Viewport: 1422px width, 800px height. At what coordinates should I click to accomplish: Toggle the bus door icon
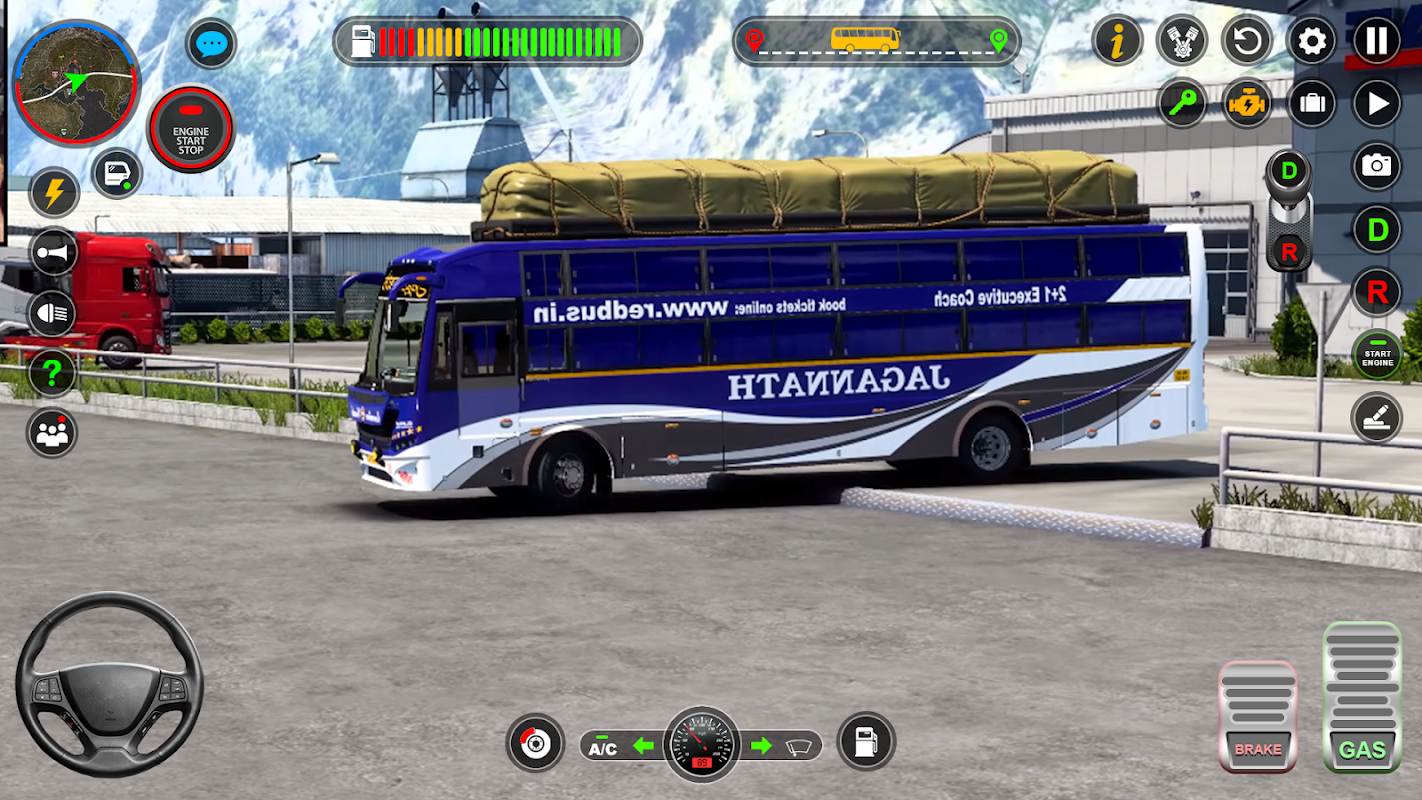pyautogui.click(x=117, y=173)
